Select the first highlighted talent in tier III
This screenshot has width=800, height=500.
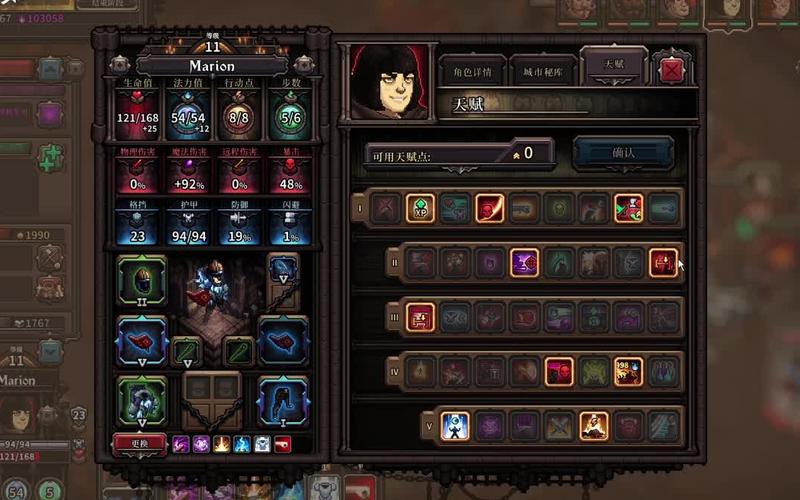pos(421,317)
